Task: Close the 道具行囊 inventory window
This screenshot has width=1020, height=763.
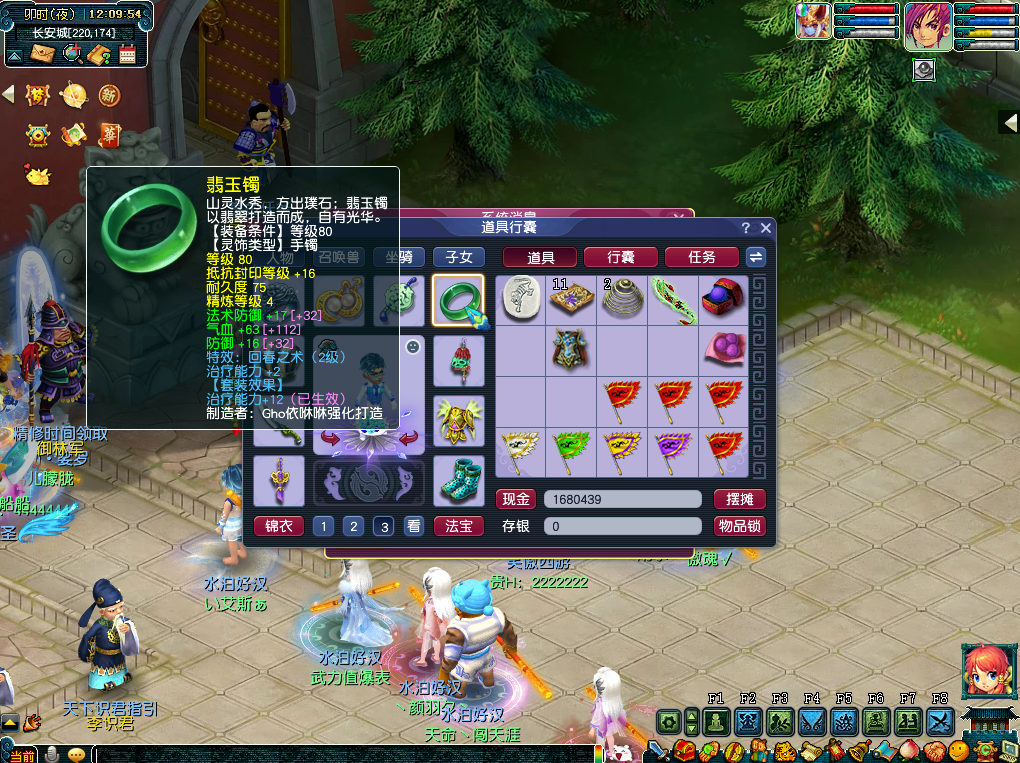Action: (x=766, y=228)
